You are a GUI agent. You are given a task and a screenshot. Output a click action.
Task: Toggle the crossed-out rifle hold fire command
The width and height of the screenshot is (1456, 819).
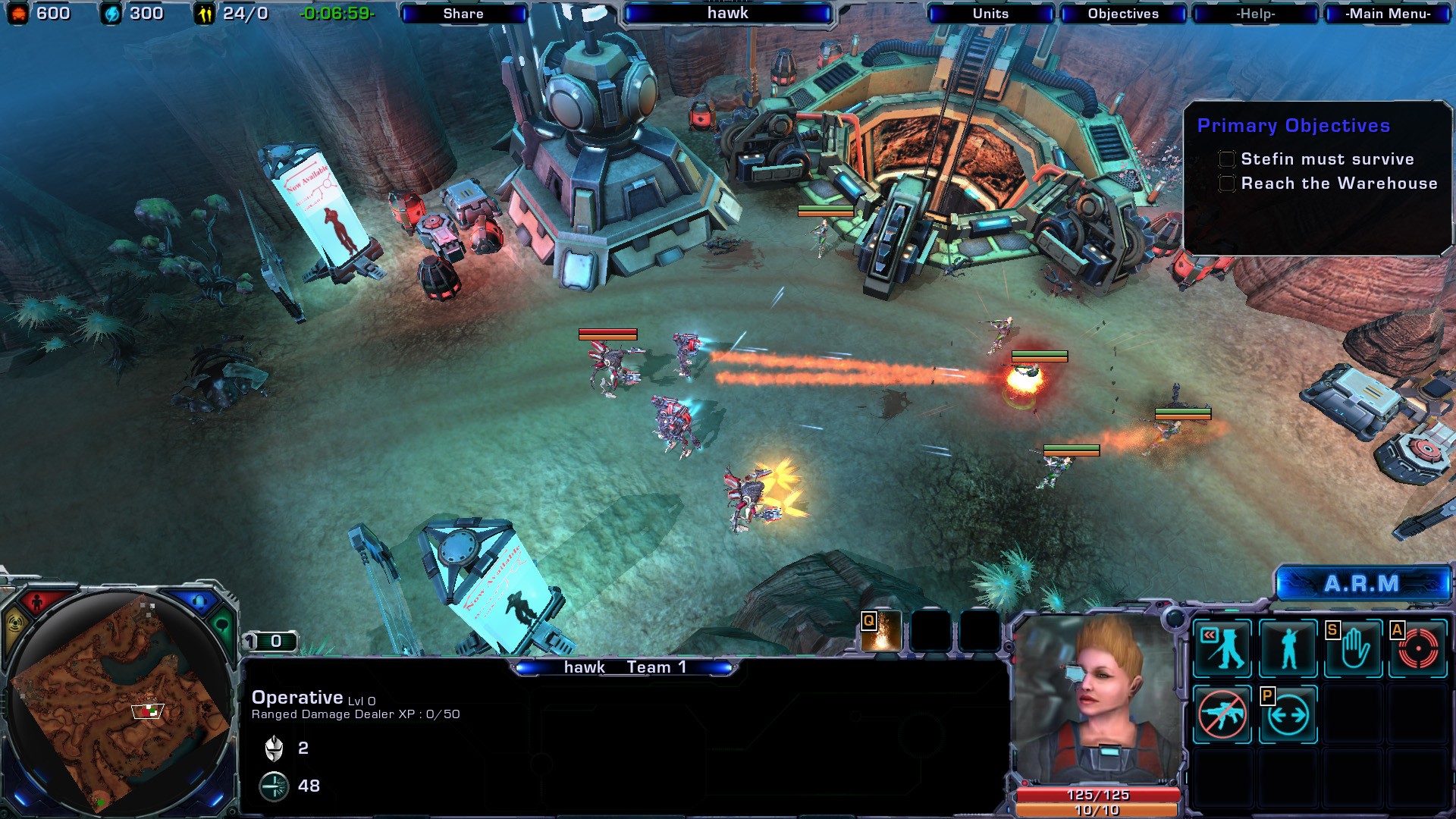[1222, 714]
